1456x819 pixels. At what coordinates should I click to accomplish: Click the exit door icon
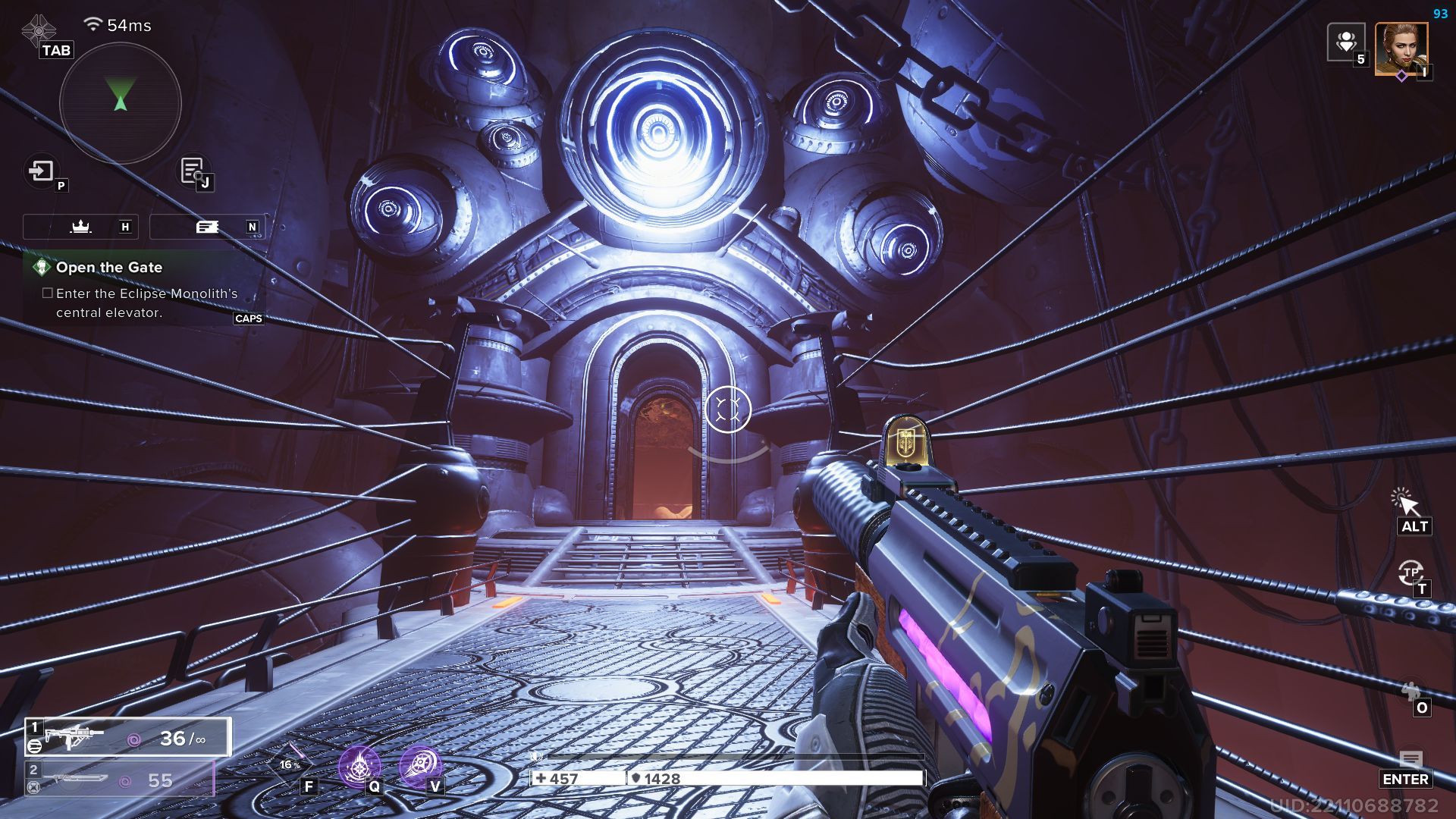[x=42, y=171]
